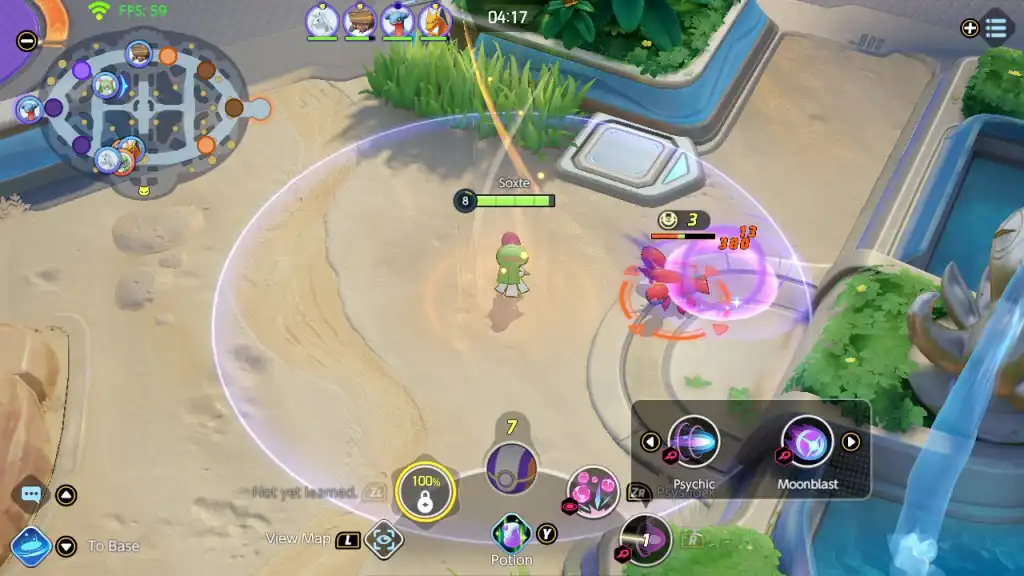This screenshot has height=576, width=1024.
Task: Open the quick chat bubble
Action: [30, 494]
